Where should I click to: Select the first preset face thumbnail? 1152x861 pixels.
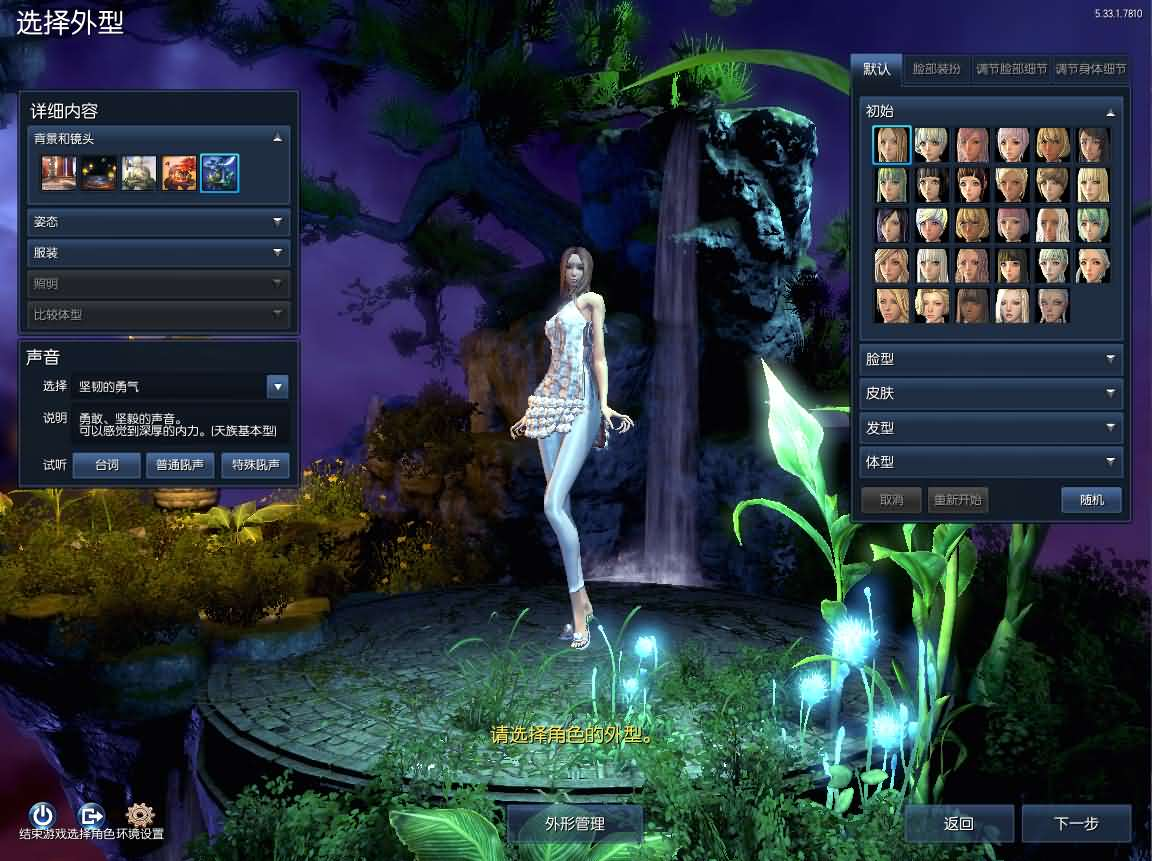[x=891, y=145]
